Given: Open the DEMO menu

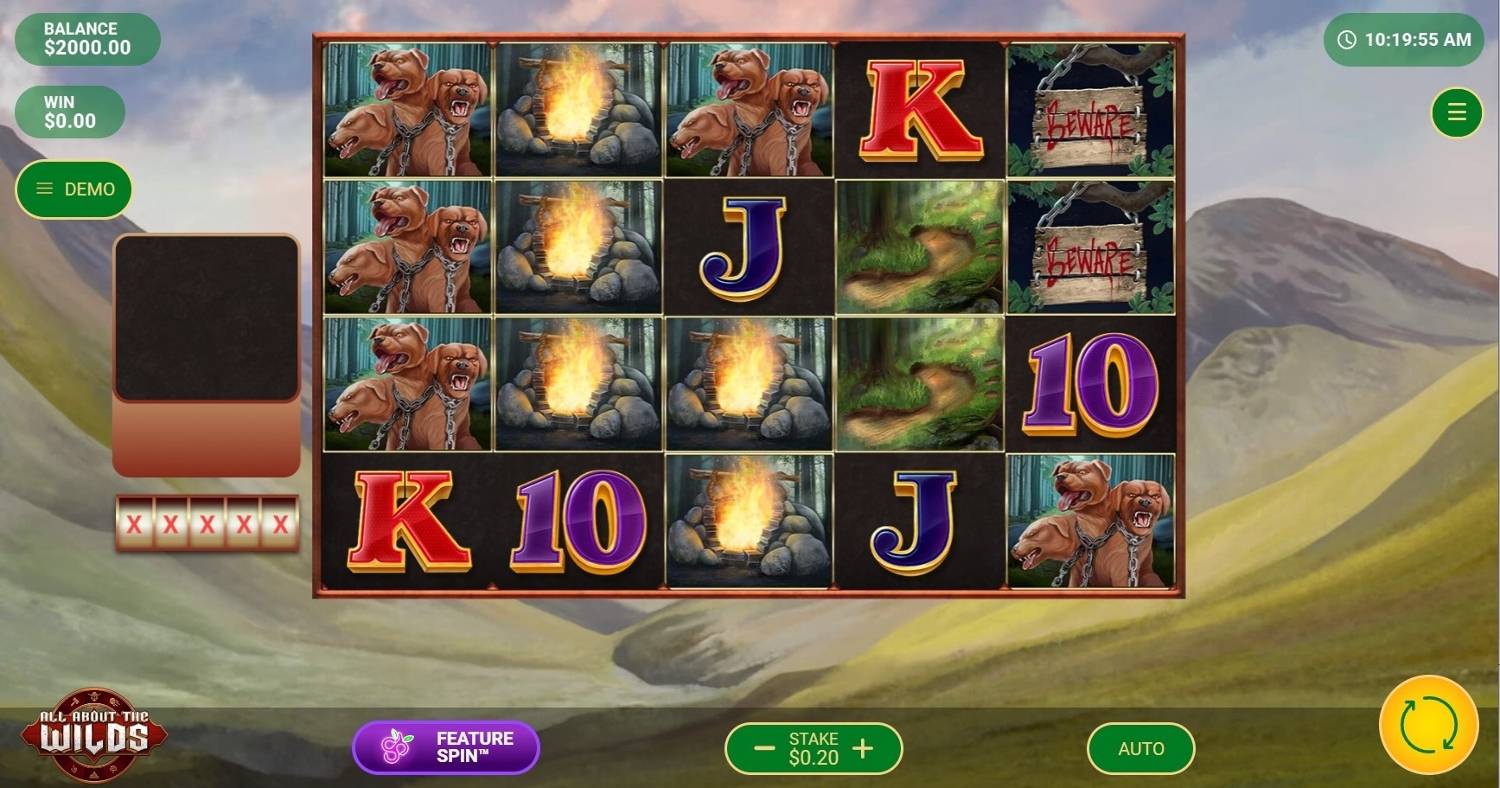Looking at the screenshot, I should click(75, 189).
